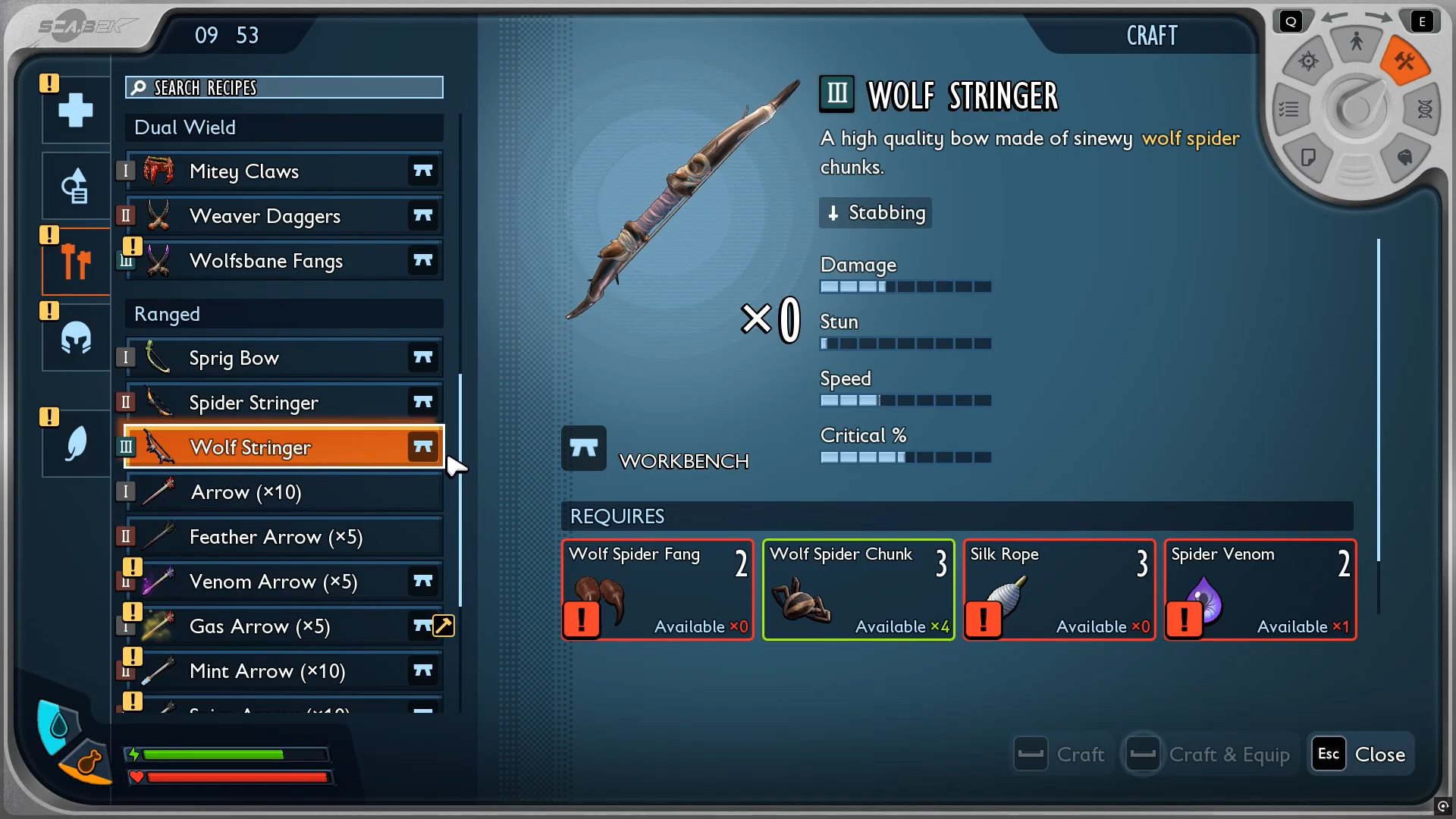Viewport: 1456px width, 819px height.
Task: Close the crafting menu
Action: pyautogui.click(x=1362, y=755)
